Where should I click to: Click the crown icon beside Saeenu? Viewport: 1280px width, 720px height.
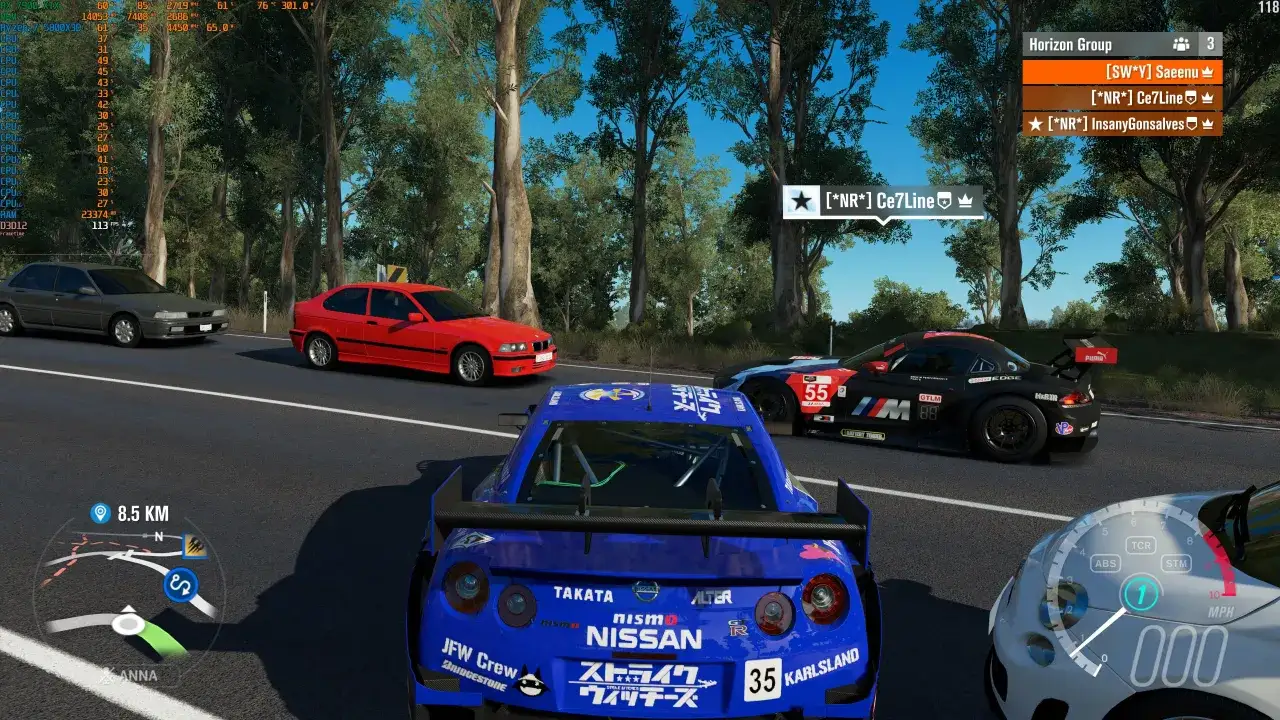coord(1207,73)
